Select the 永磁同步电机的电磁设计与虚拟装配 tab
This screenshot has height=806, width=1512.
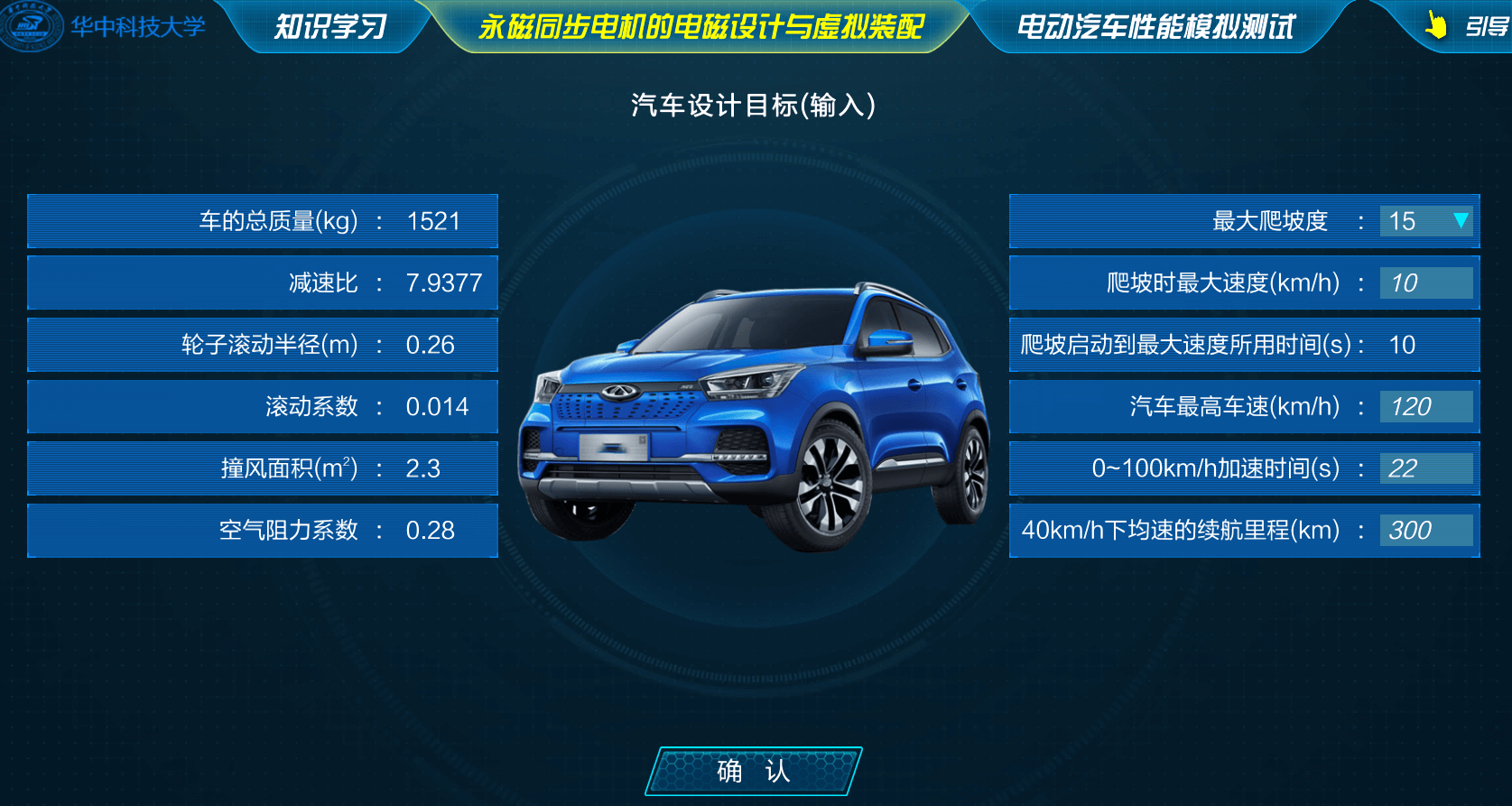700,27
